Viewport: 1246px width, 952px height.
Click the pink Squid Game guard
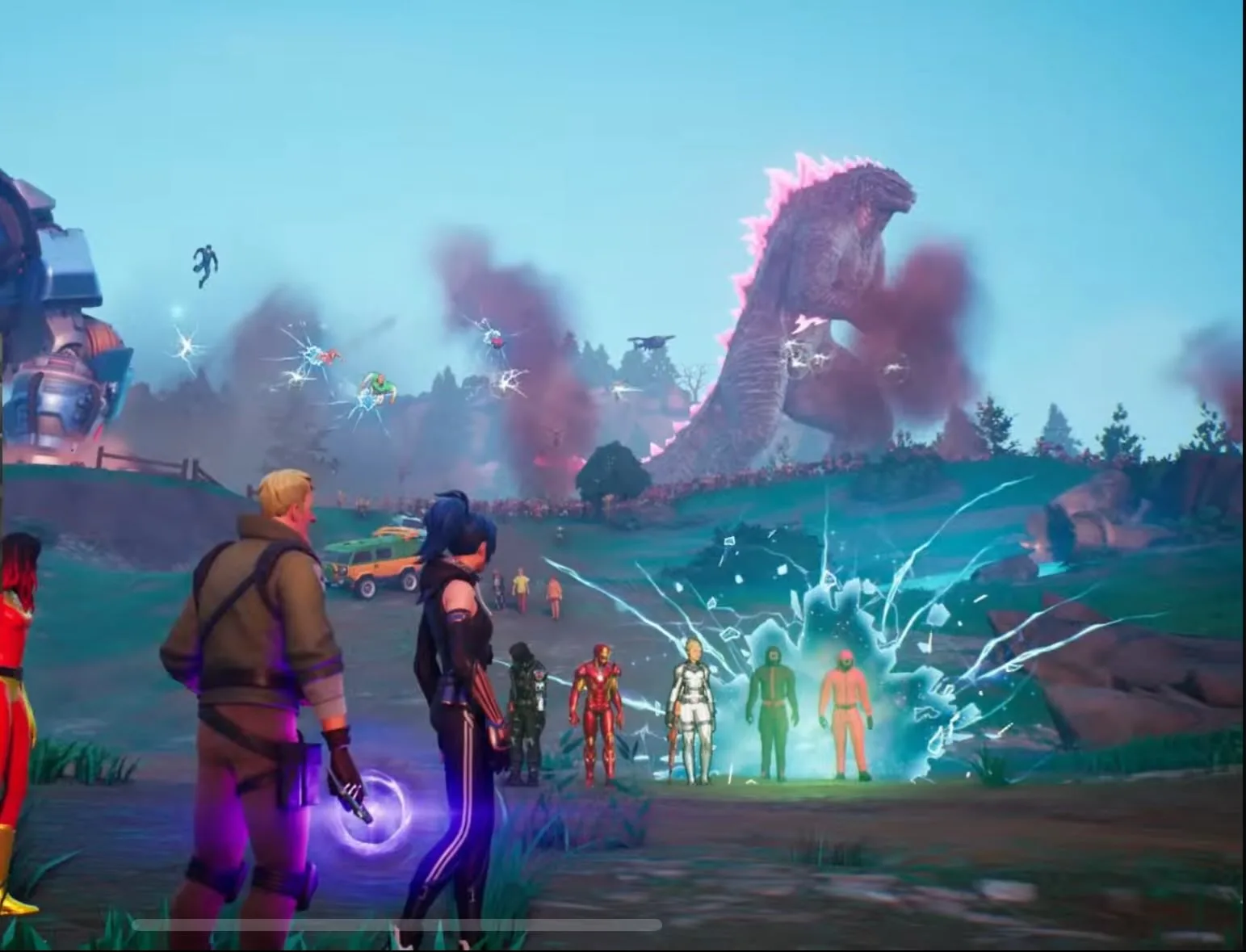tap(846, 711)
